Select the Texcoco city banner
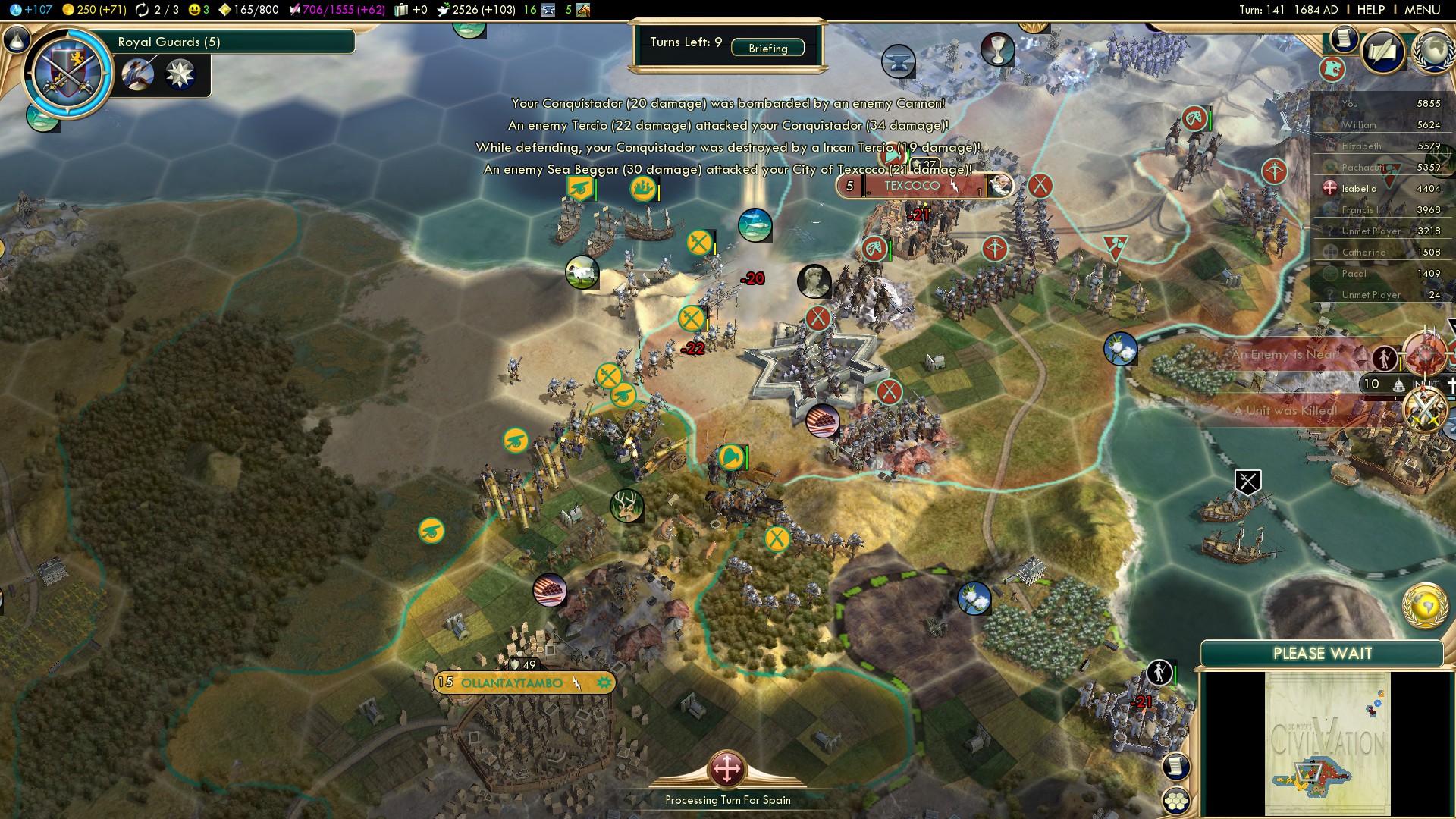 912,186
